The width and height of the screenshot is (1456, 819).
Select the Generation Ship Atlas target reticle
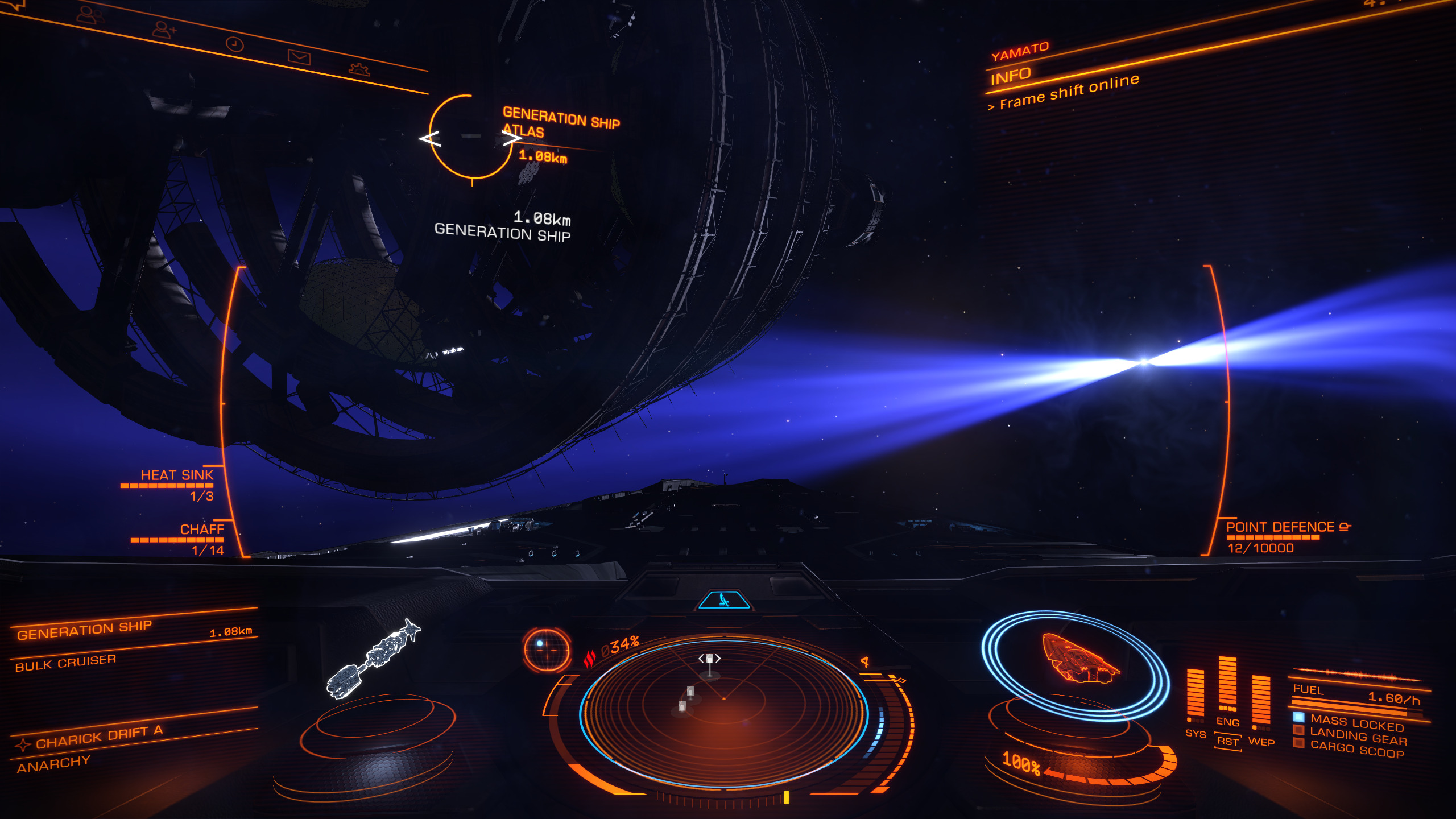coord(471,136)
